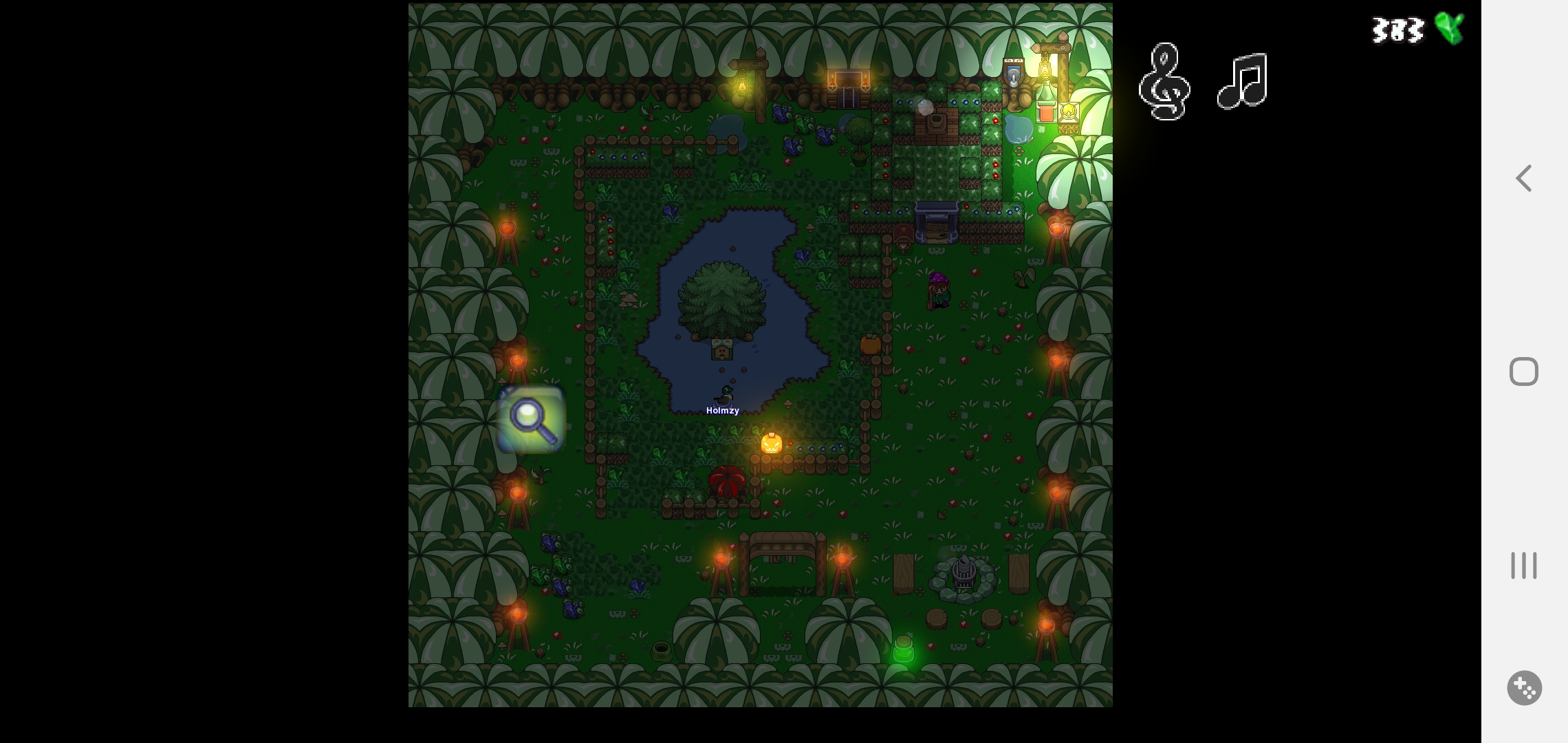The width and height of the screenshot is (1568, 743).
Task: Tap the magnifying glass zoom button
Action: [531, 419]
